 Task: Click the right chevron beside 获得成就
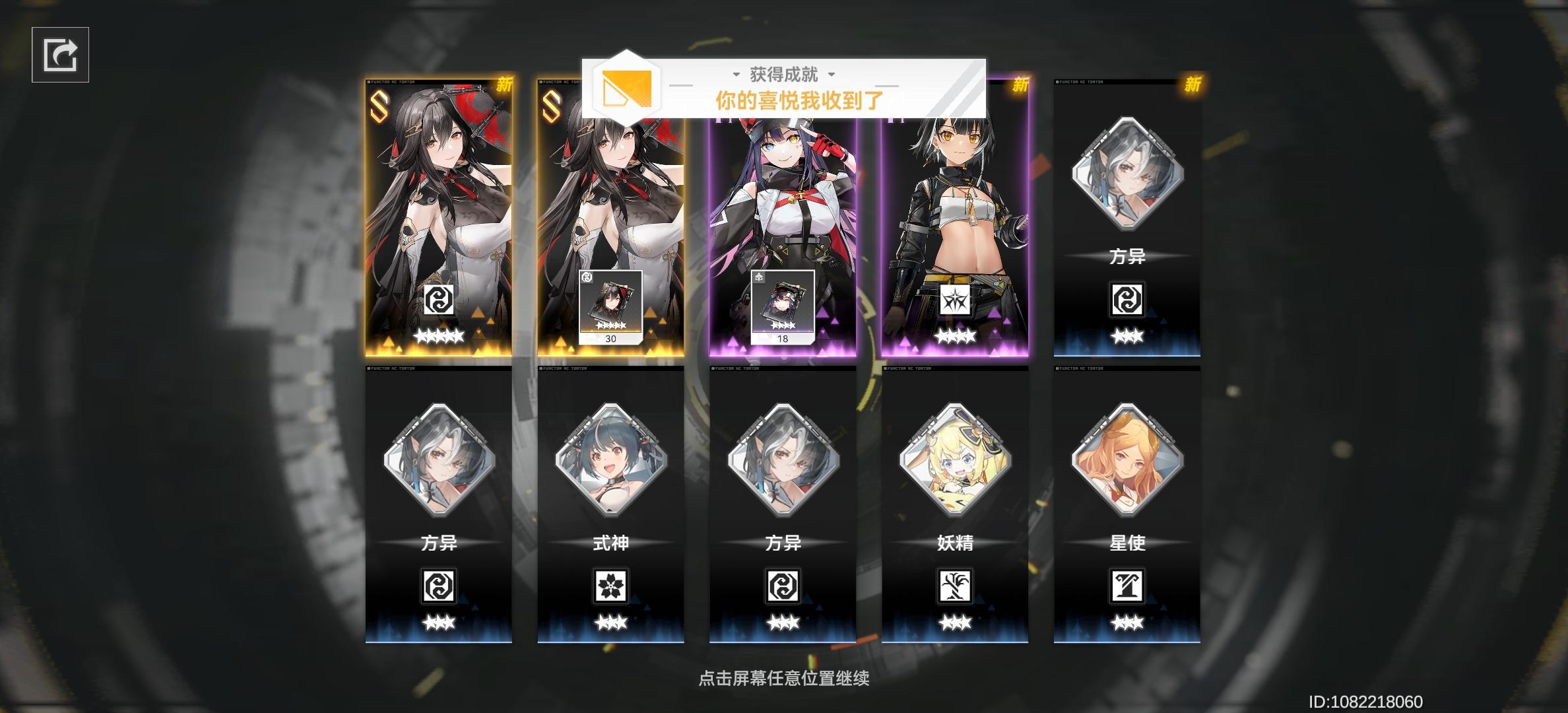833,75
